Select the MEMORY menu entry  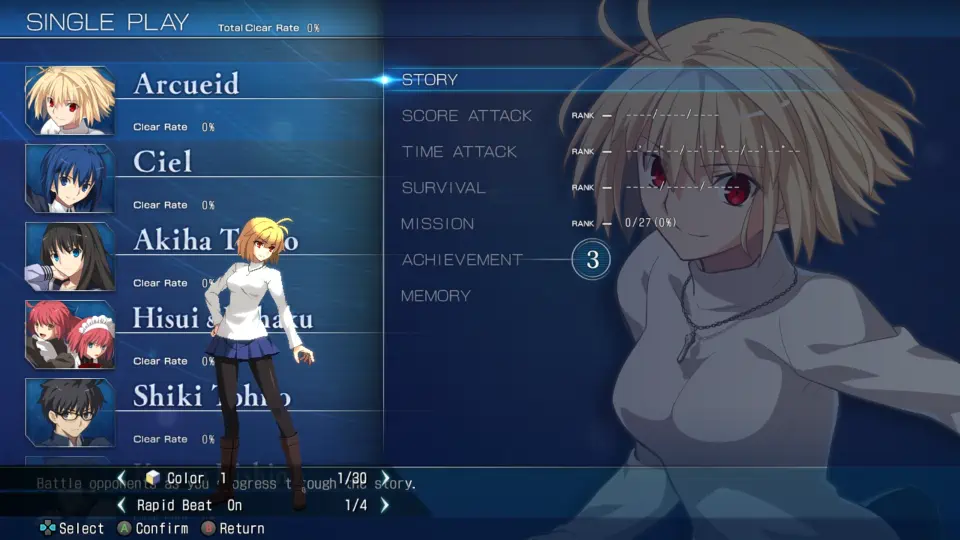click(435, 296)
